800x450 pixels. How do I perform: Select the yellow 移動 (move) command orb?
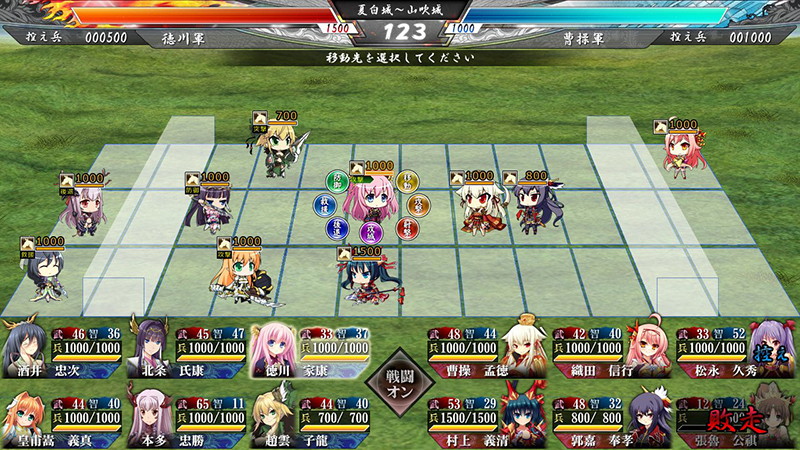point(406,181)
